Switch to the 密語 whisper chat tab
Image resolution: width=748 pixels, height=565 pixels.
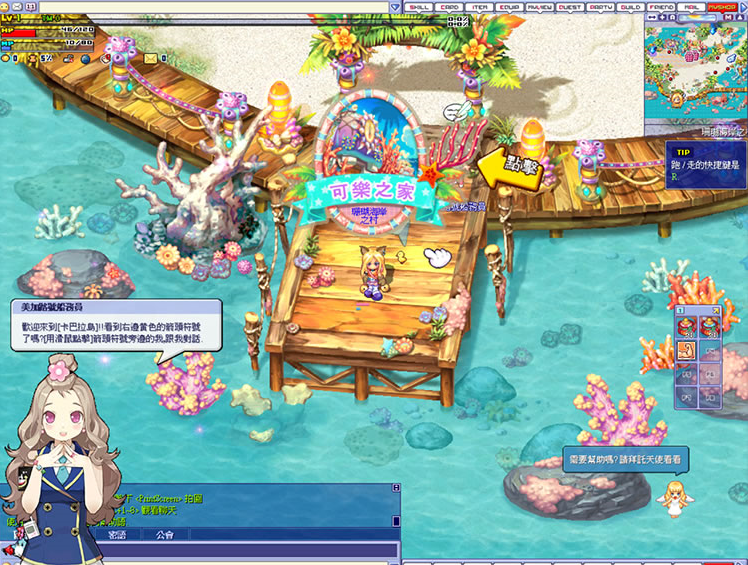click(x=117, y=536)
